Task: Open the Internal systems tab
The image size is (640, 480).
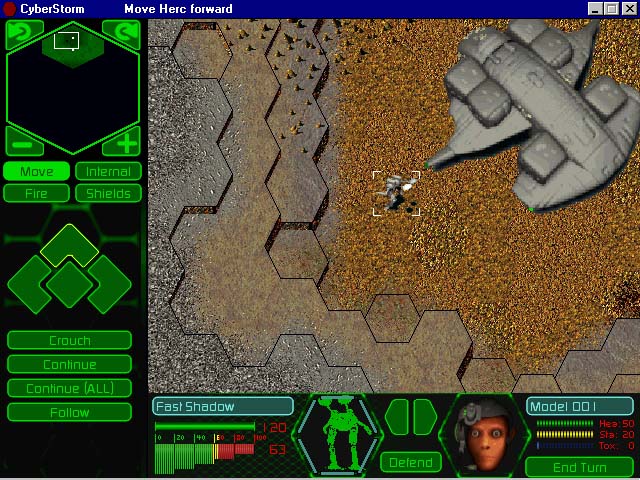Action: (x=108, y=171)
